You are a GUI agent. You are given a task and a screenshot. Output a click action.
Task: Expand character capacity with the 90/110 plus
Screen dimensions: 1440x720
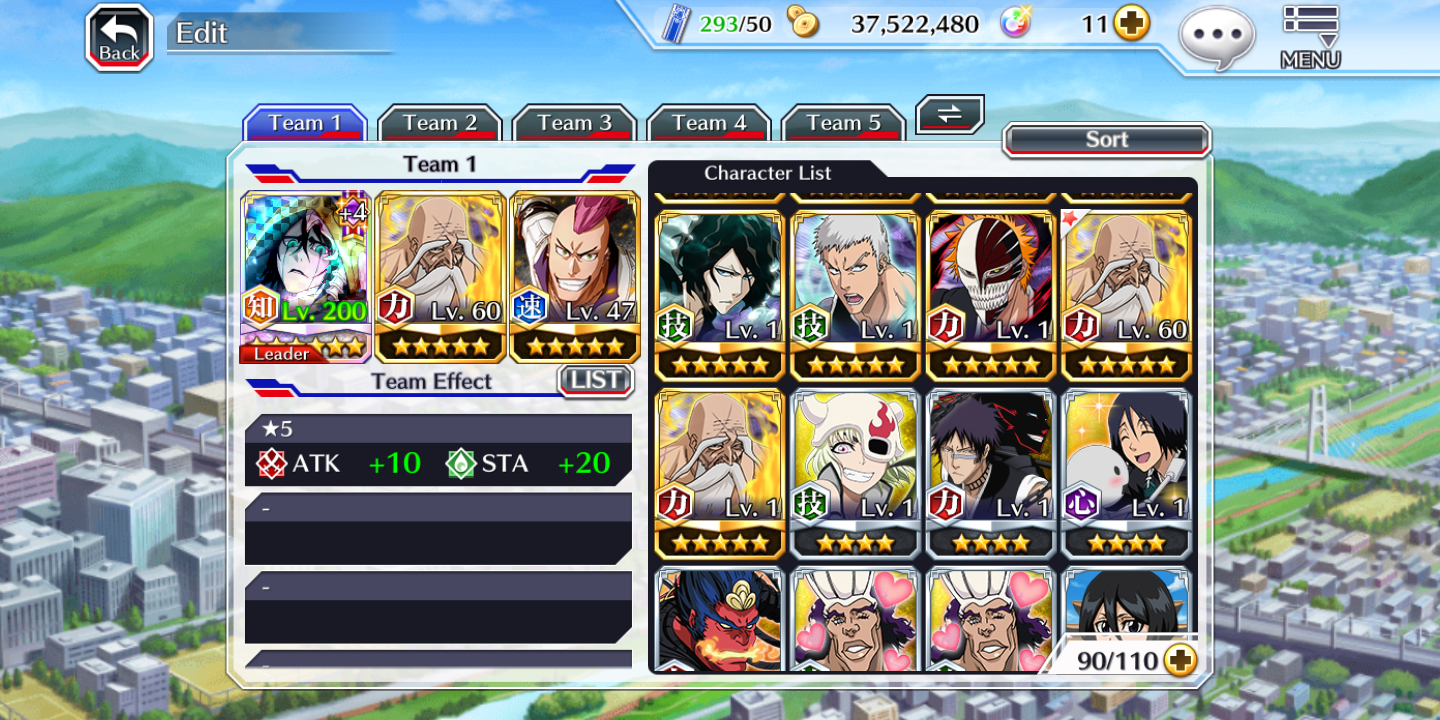[1180, 660]
